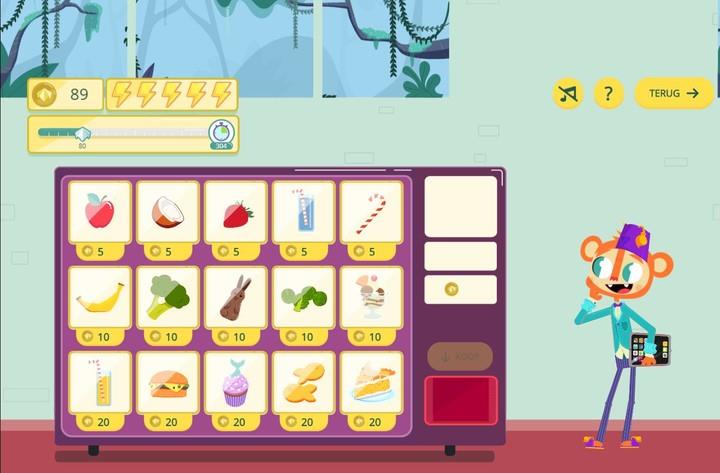Go back with the Terug button
720x473 pixels.
click(x=674, y=94)
